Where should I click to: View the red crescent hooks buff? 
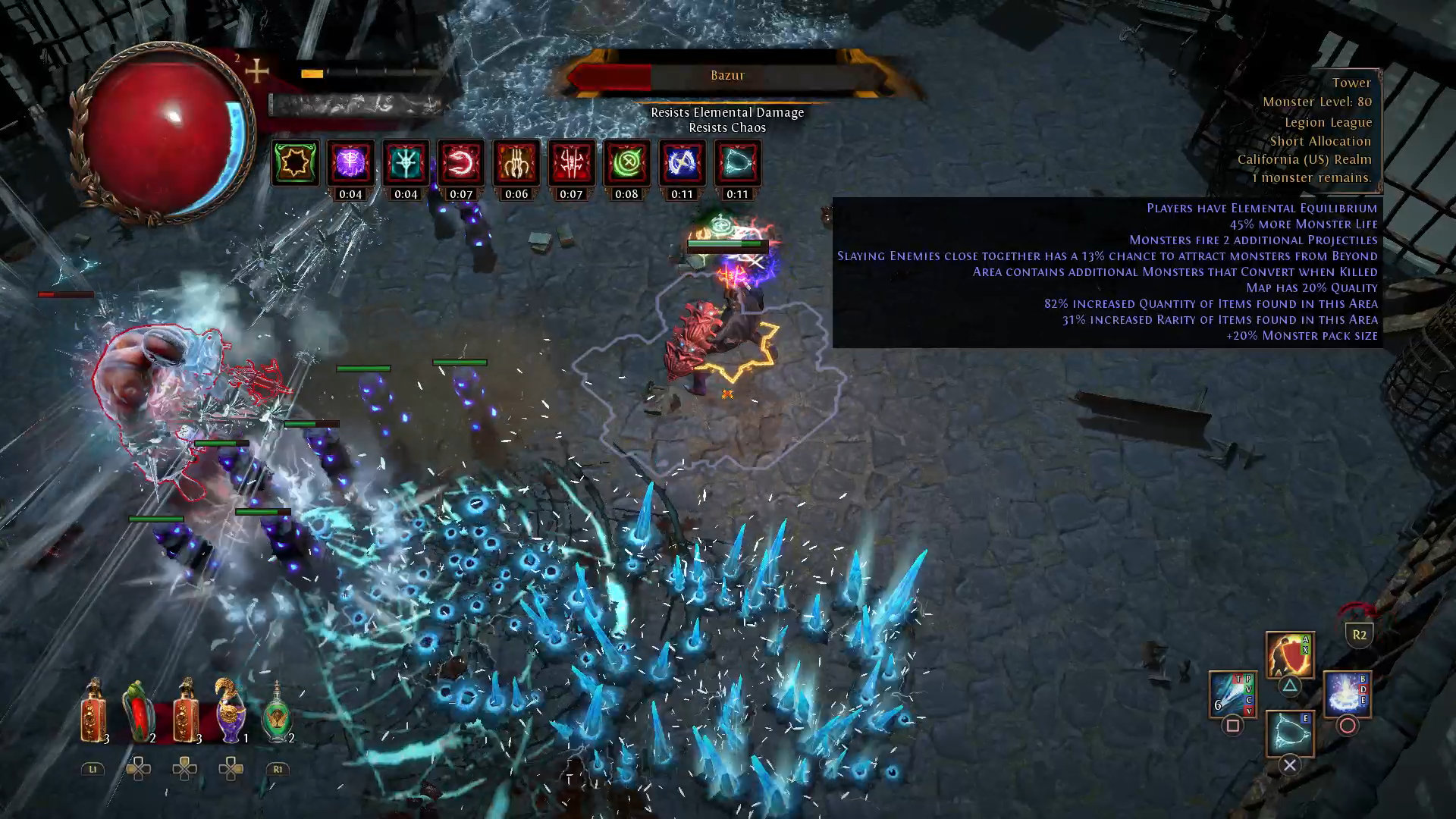click(x=461, y=162)
